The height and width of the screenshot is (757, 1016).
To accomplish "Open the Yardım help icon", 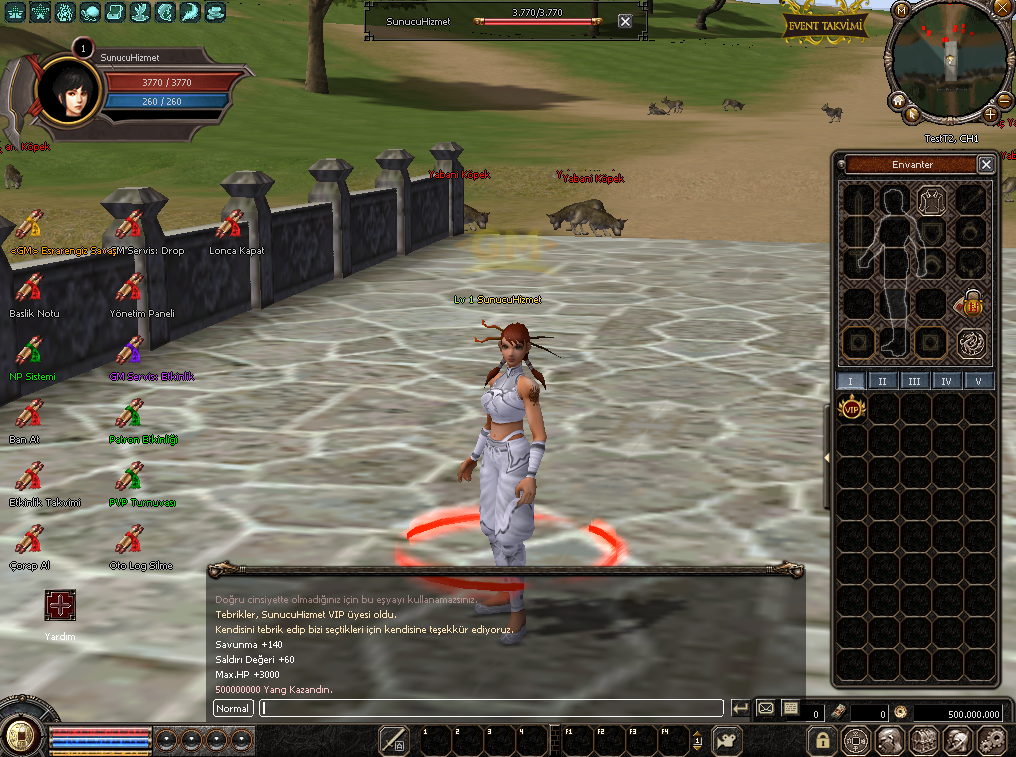I will (60, 606).
